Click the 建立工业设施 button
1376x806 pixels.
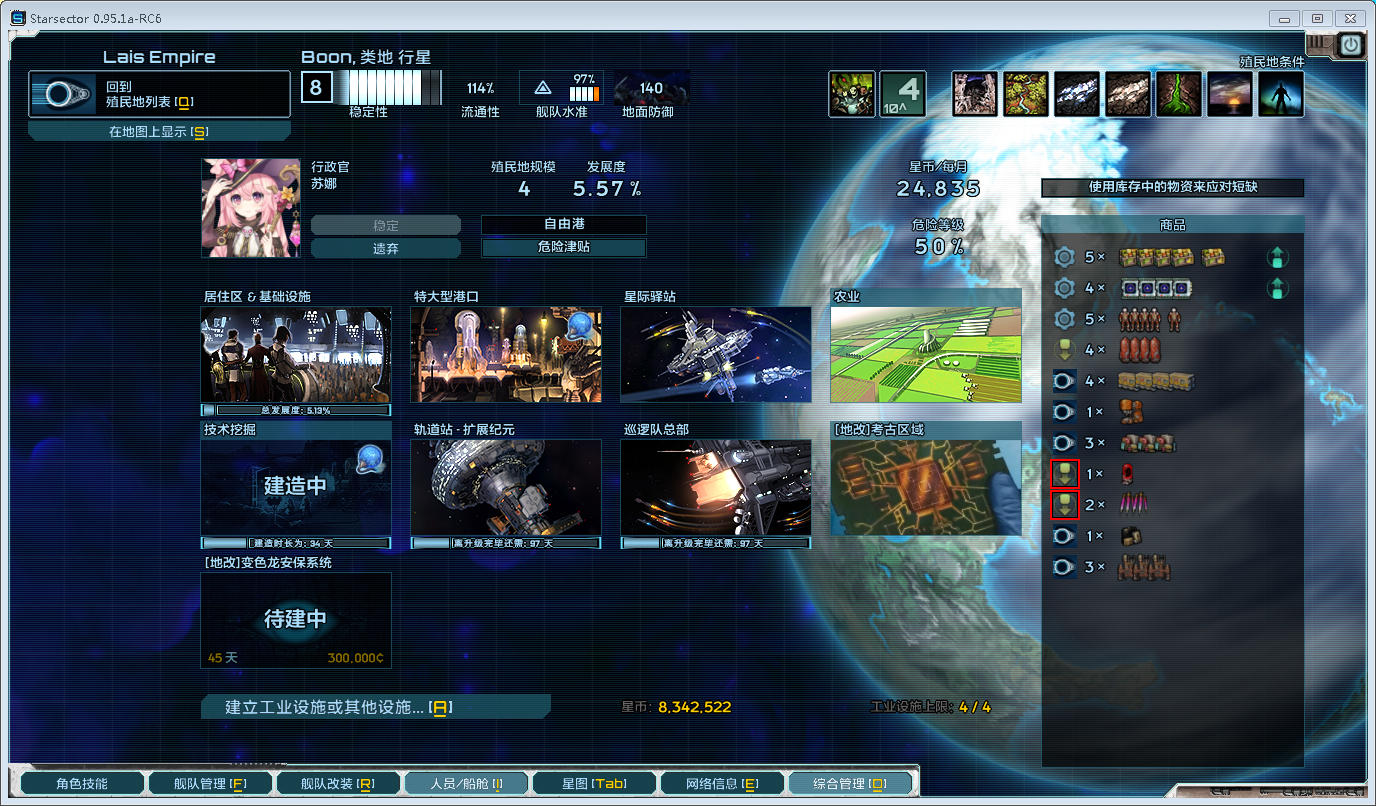click(376, 706)
